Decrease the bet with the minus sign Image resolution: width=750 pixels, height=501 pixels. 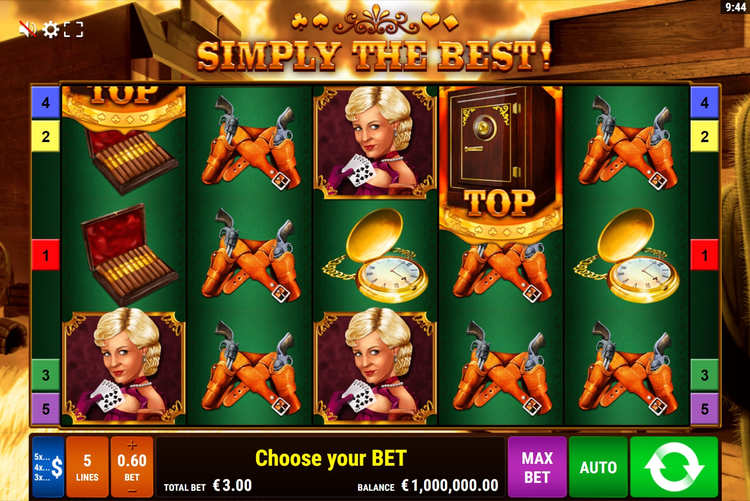[x=132, y=490]
